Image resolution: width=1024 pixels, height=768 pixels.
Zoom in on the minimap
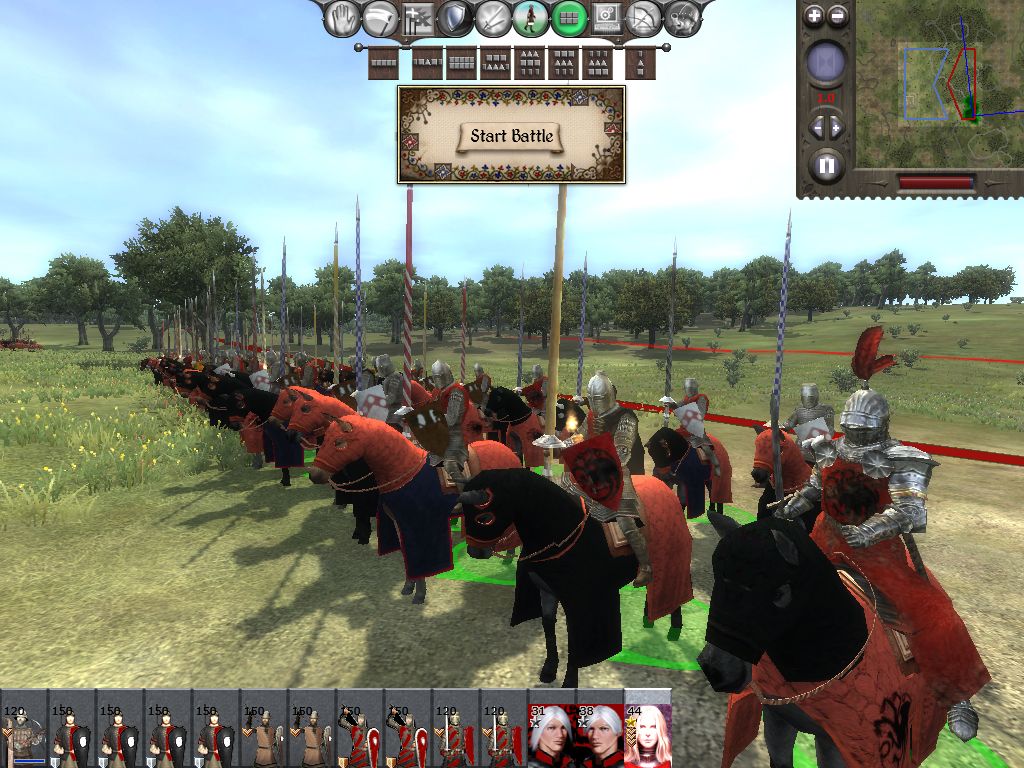[x=814, y=16]
